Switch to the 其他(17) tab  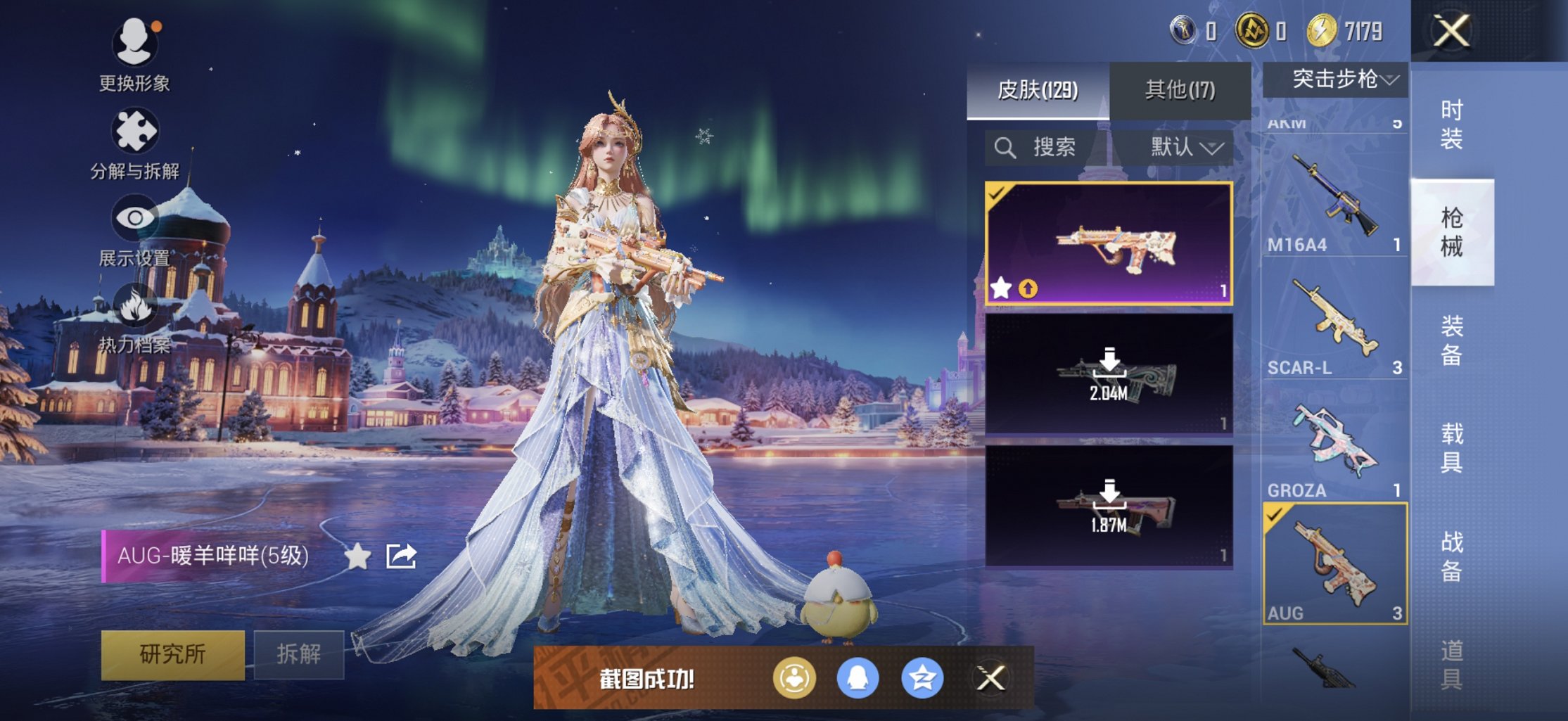click(1179, 90)
